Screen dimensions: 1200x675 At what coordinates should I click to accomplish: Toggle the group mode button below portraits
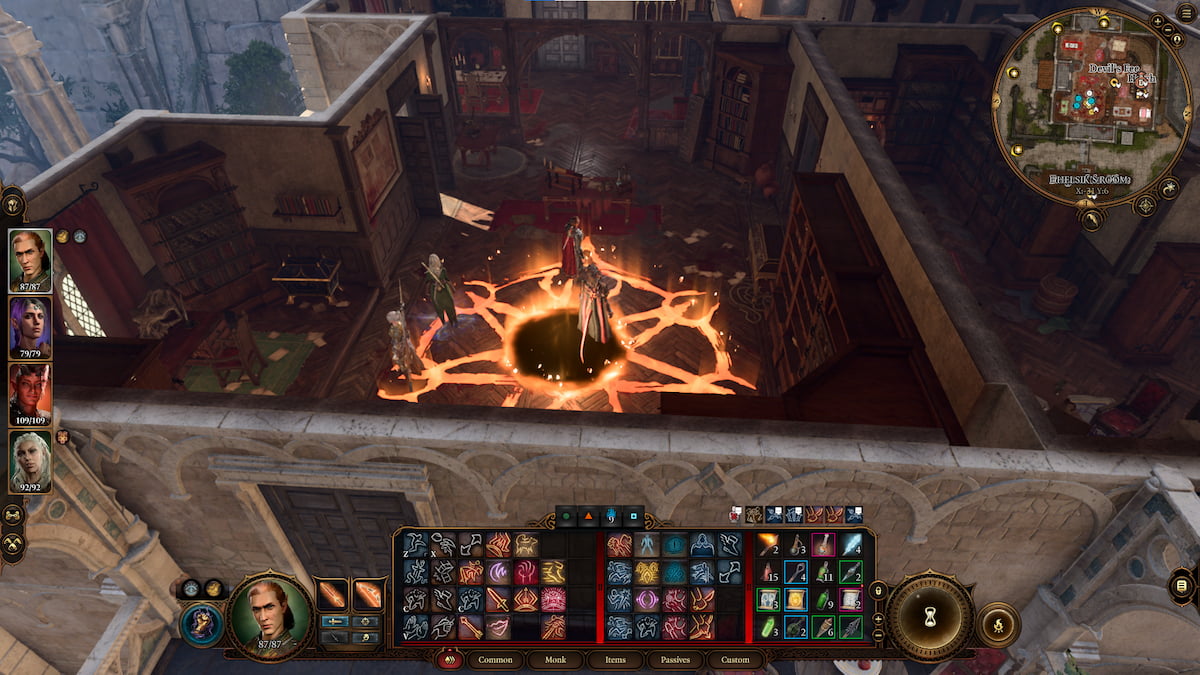tap(13, 515)
